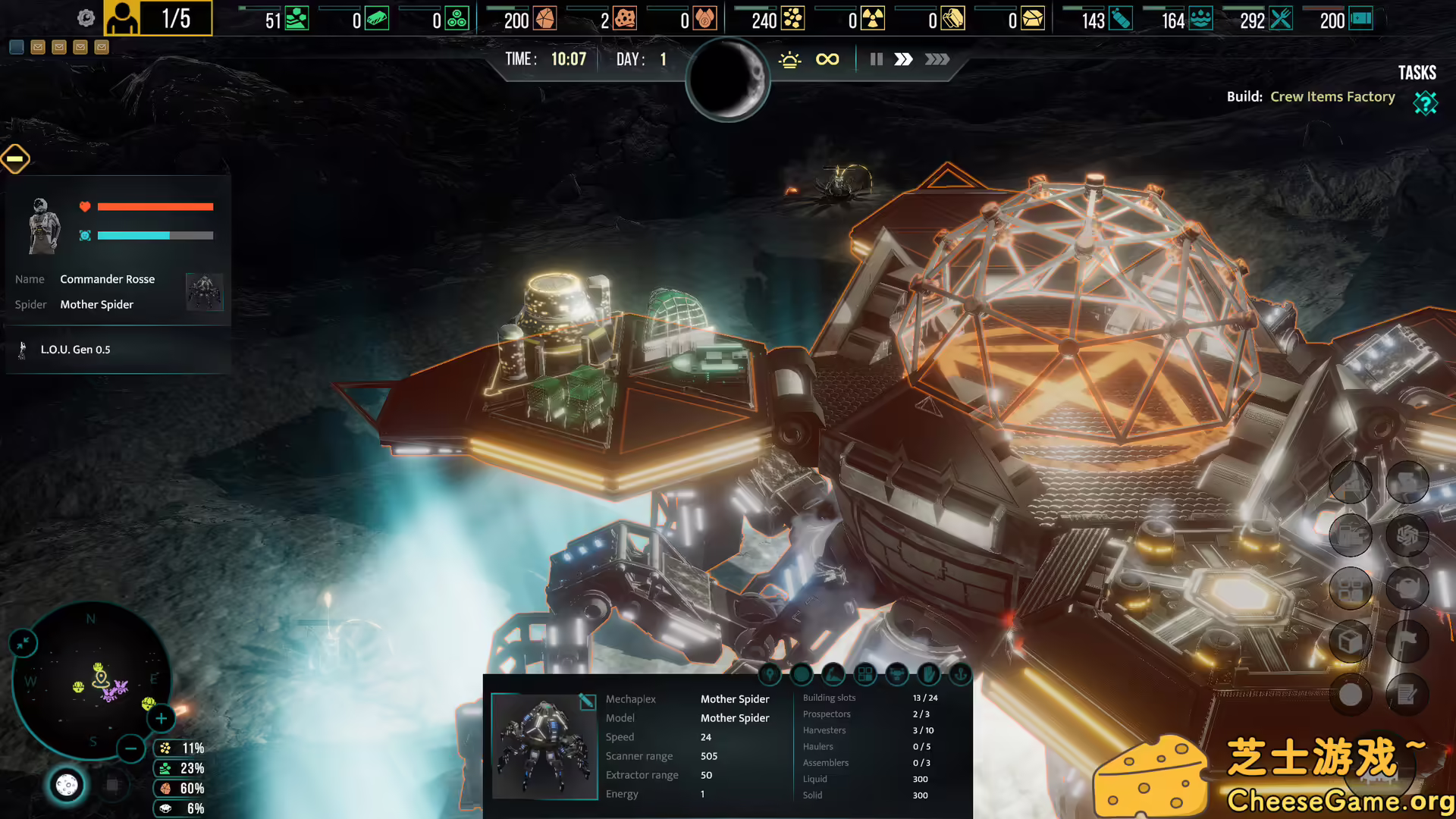Open the Crew Items Factory build link
This screenshot has width=1456, height=819.
[1332, 96]
